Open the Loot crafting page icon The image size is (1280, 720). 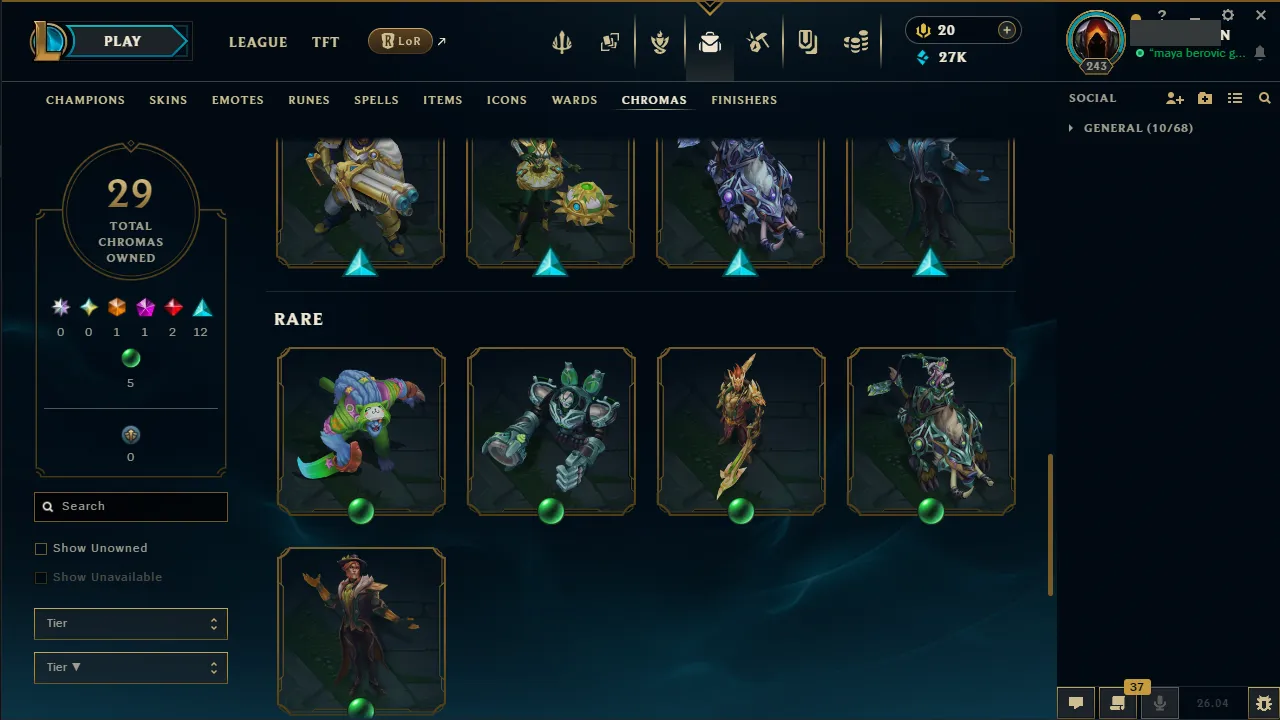(x=758, y=41)
